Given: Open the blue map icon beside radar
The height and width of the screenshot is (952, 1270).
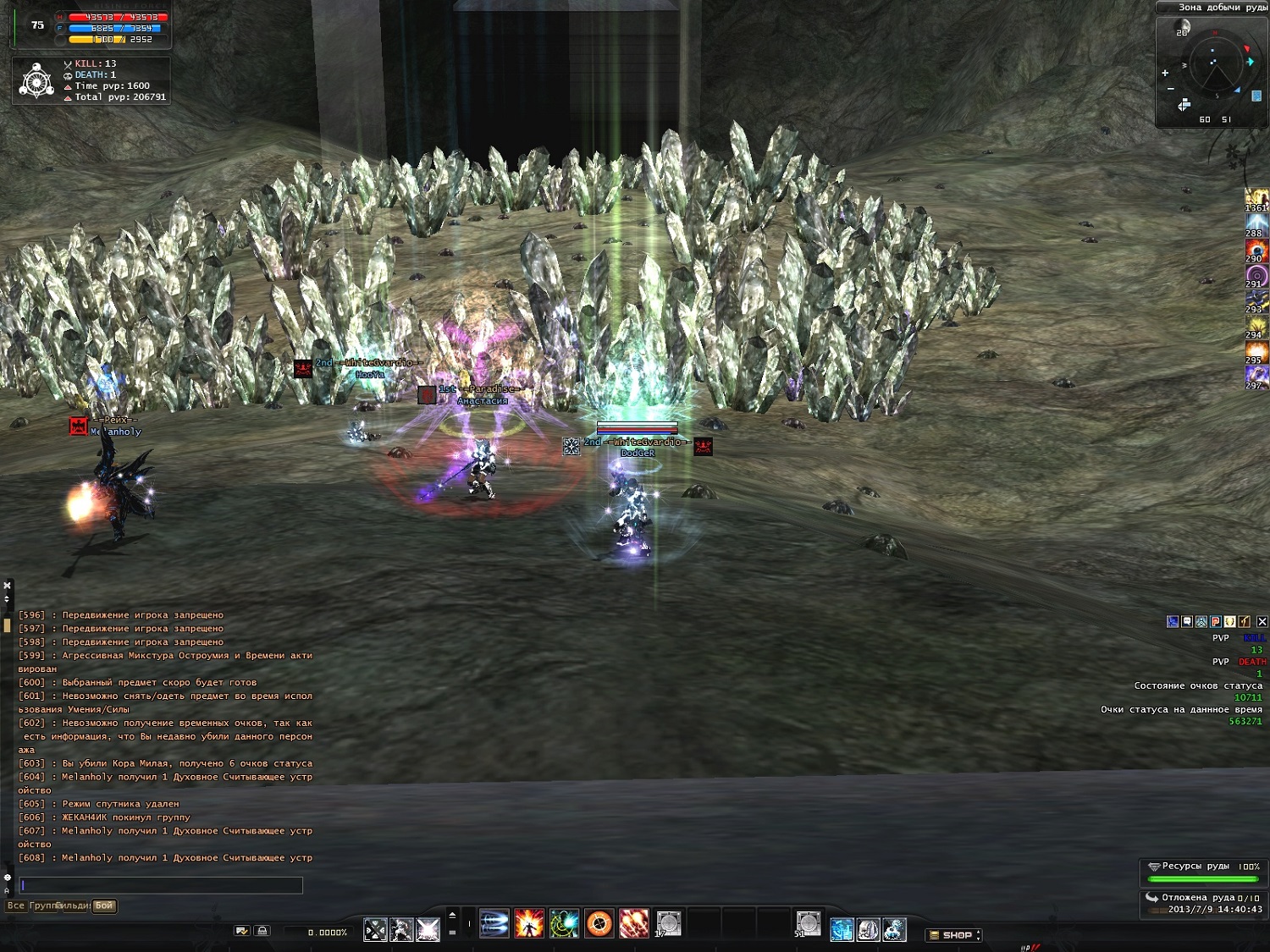Looking at the screenshot, I should [1256, 96].
